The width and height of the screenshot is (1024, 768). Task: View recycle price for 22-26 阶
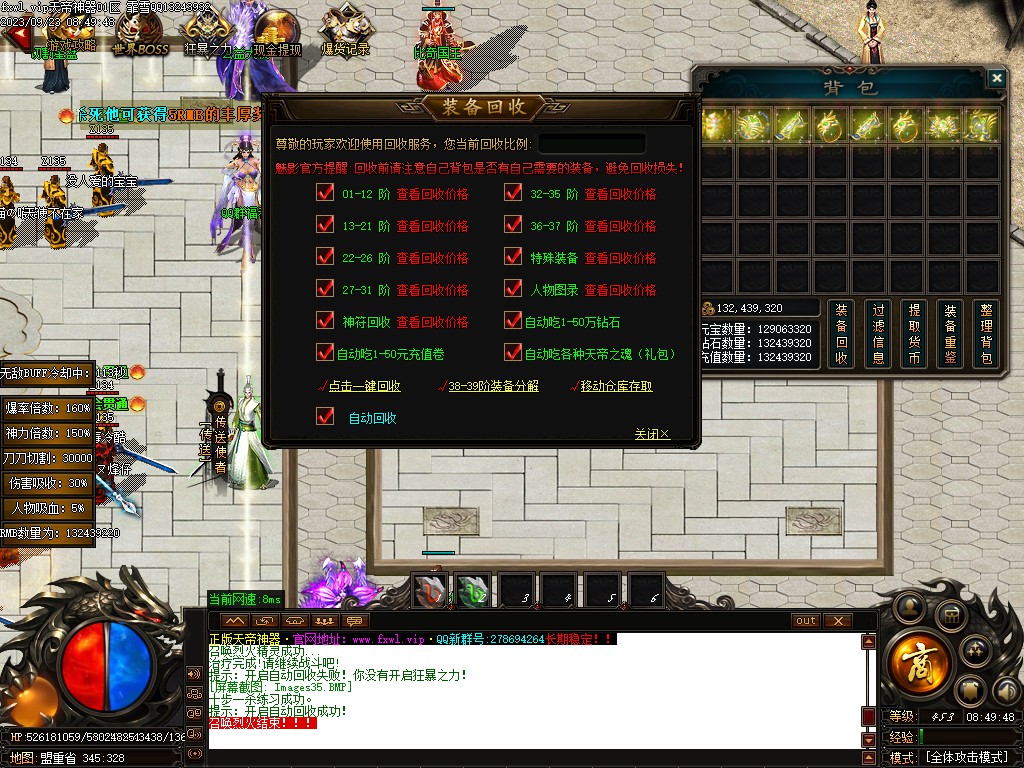432,258
